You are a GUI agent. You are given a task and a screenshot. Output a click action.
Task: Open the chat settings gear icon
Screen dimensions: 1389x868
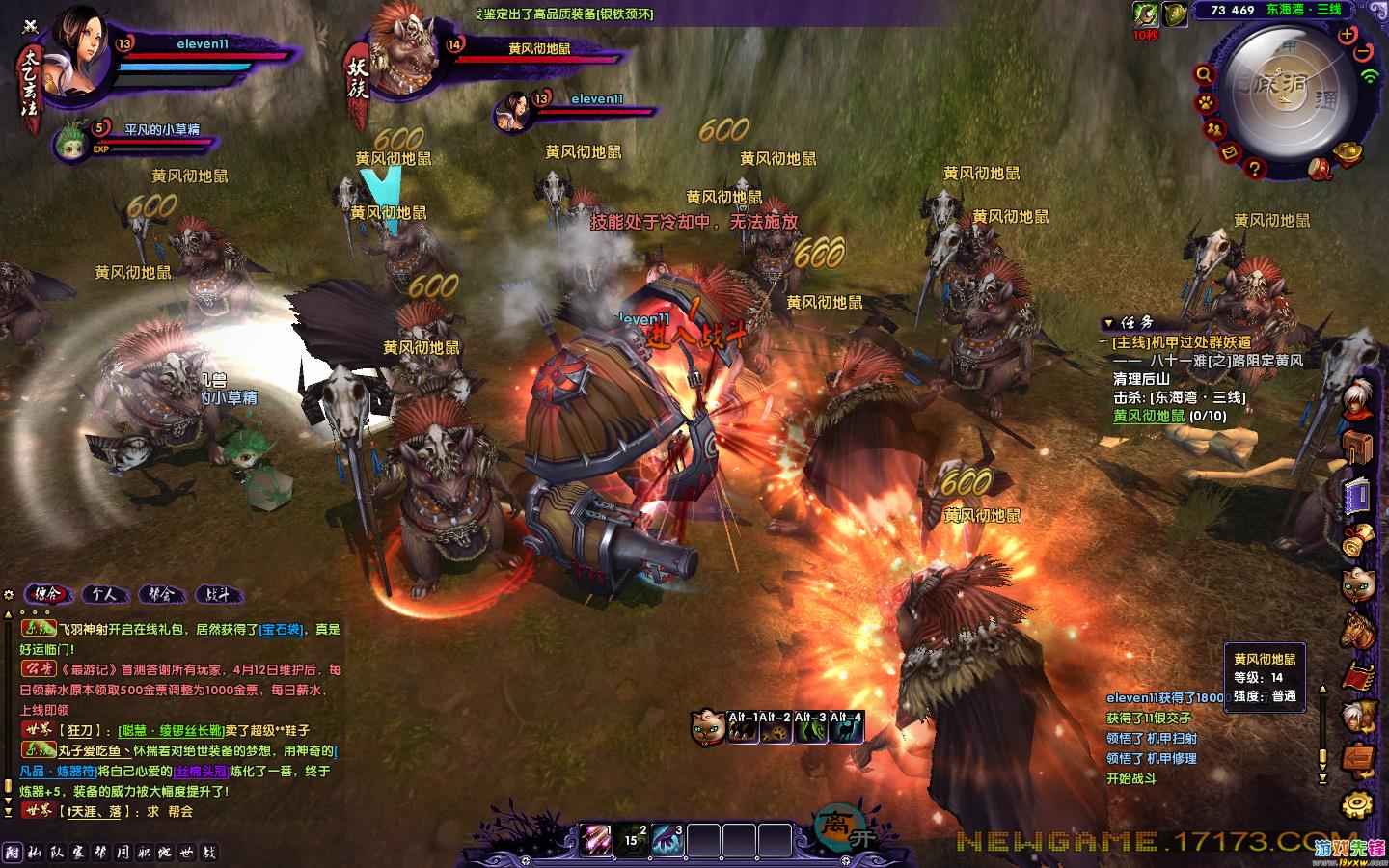coord(9,594)
